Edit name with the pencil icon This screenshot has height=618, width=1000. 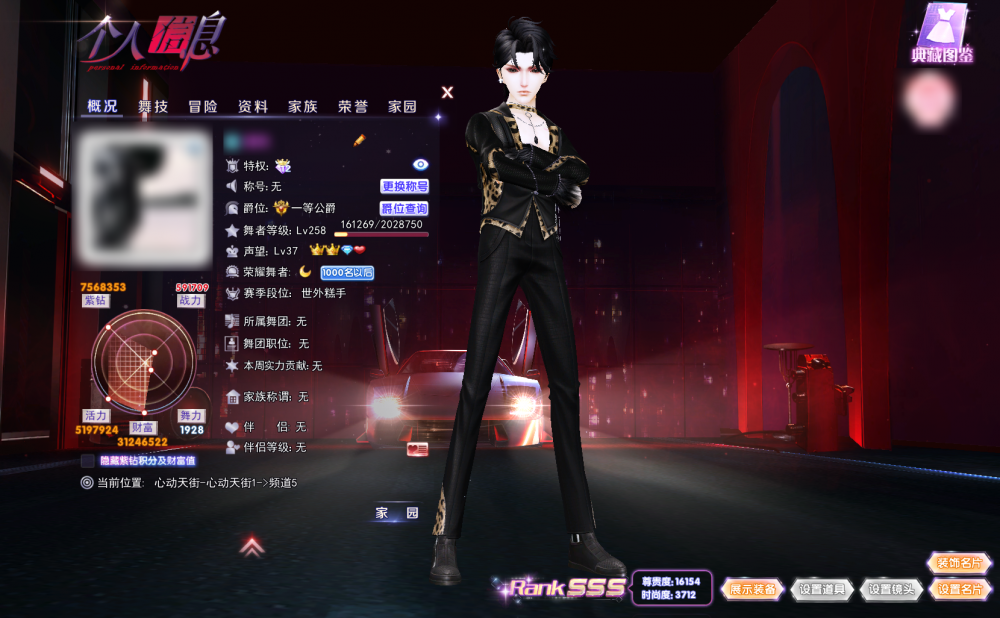tap(360, 141)
